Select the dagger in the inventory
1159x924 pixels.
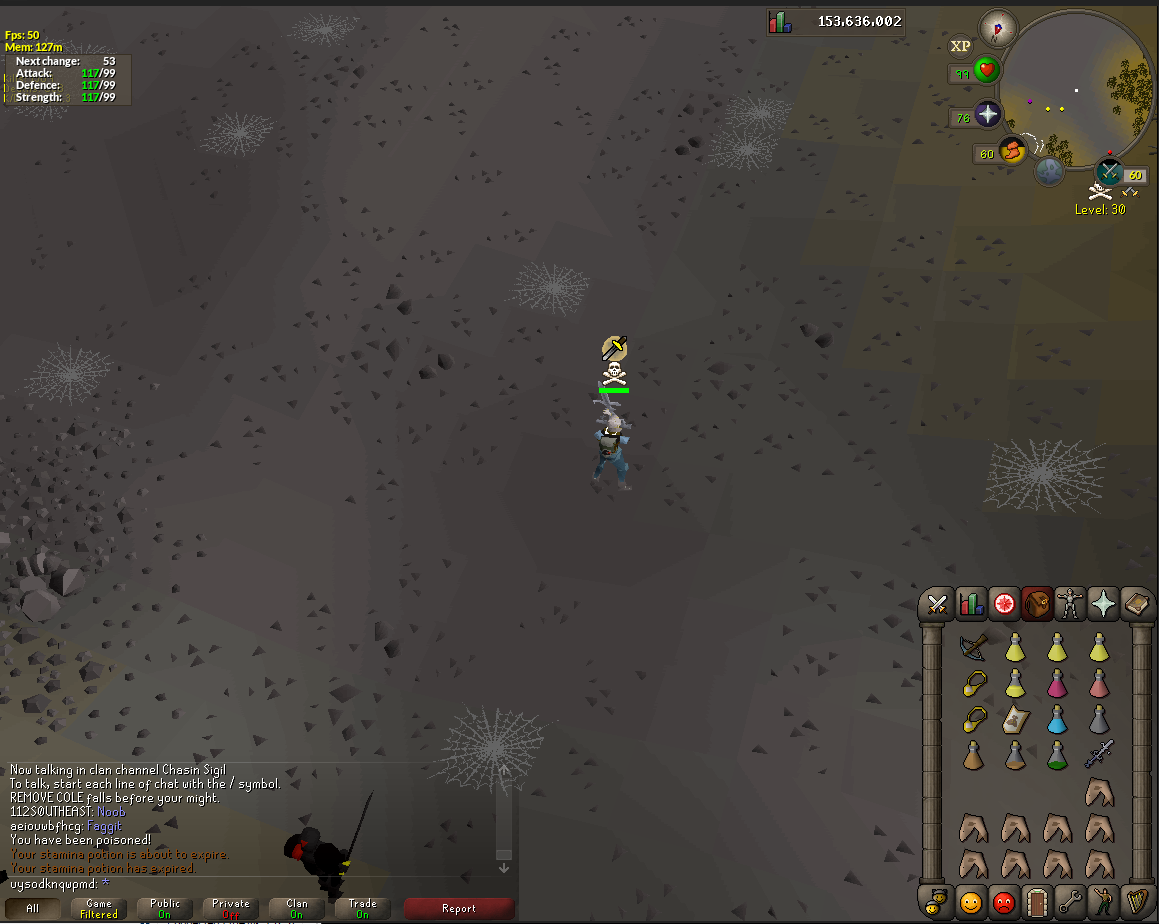pyautogui.click(x=1099, y=753)
